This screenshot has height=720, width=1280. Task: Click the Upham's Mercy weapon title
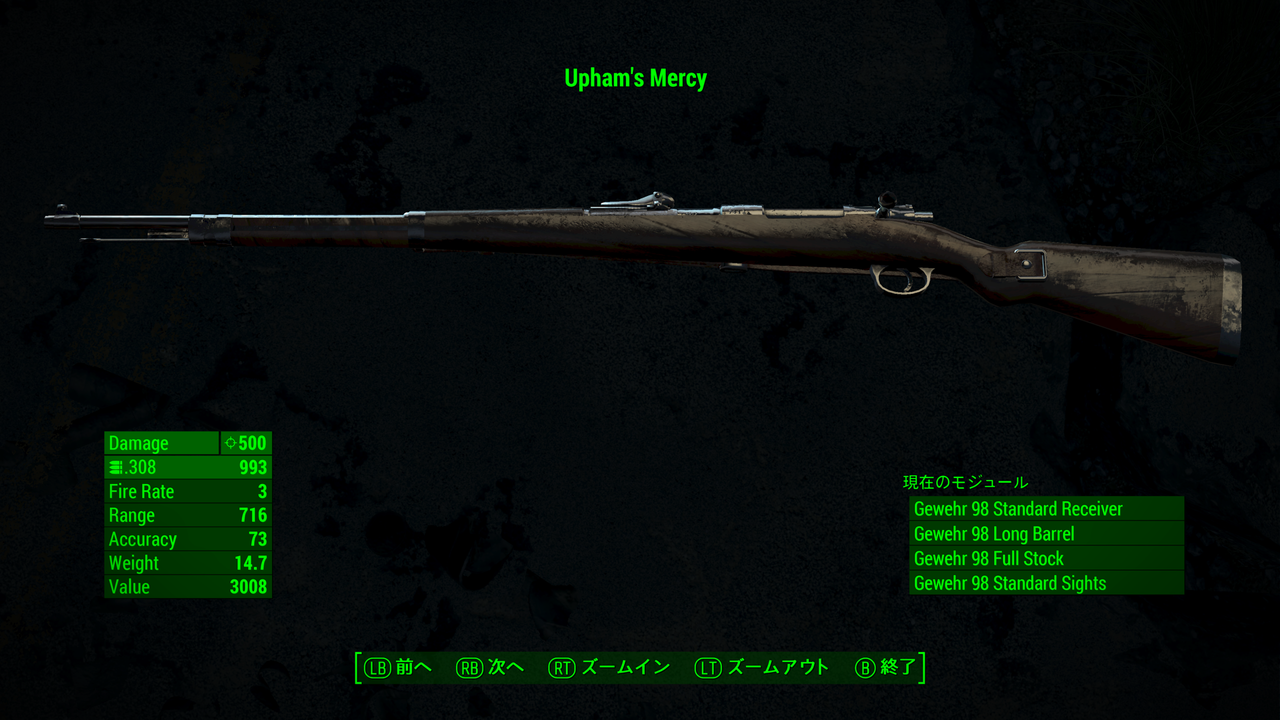[637, 78]
